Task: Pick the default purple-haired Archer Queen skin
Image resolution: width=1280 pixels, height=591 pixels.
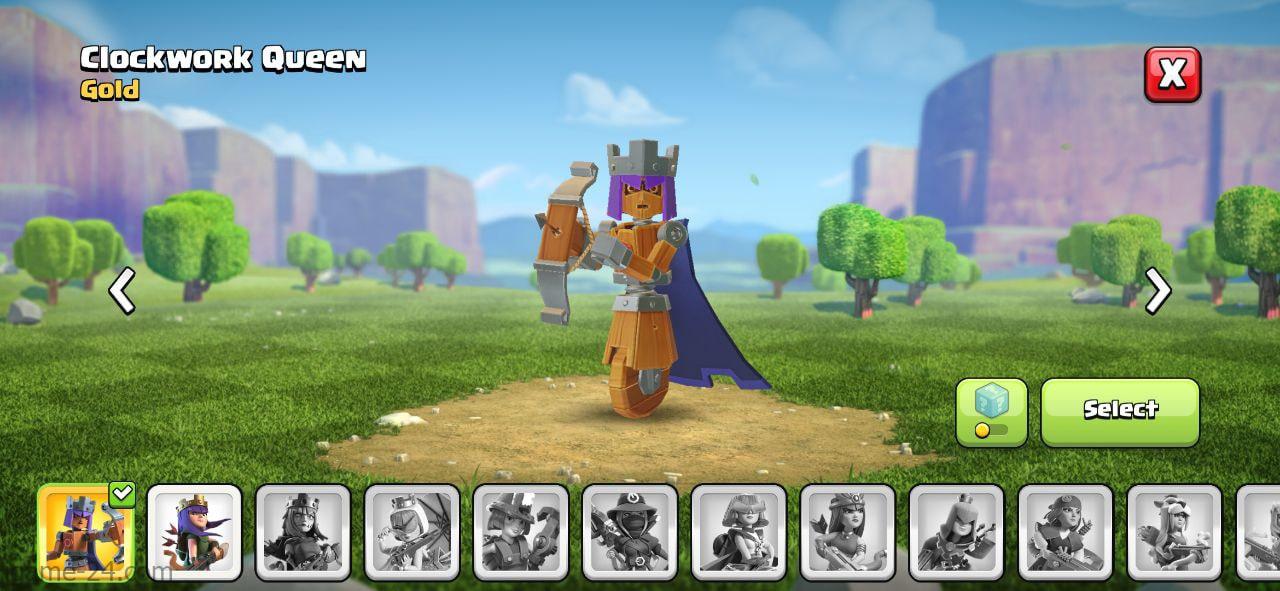Action: tap(195, 532)
